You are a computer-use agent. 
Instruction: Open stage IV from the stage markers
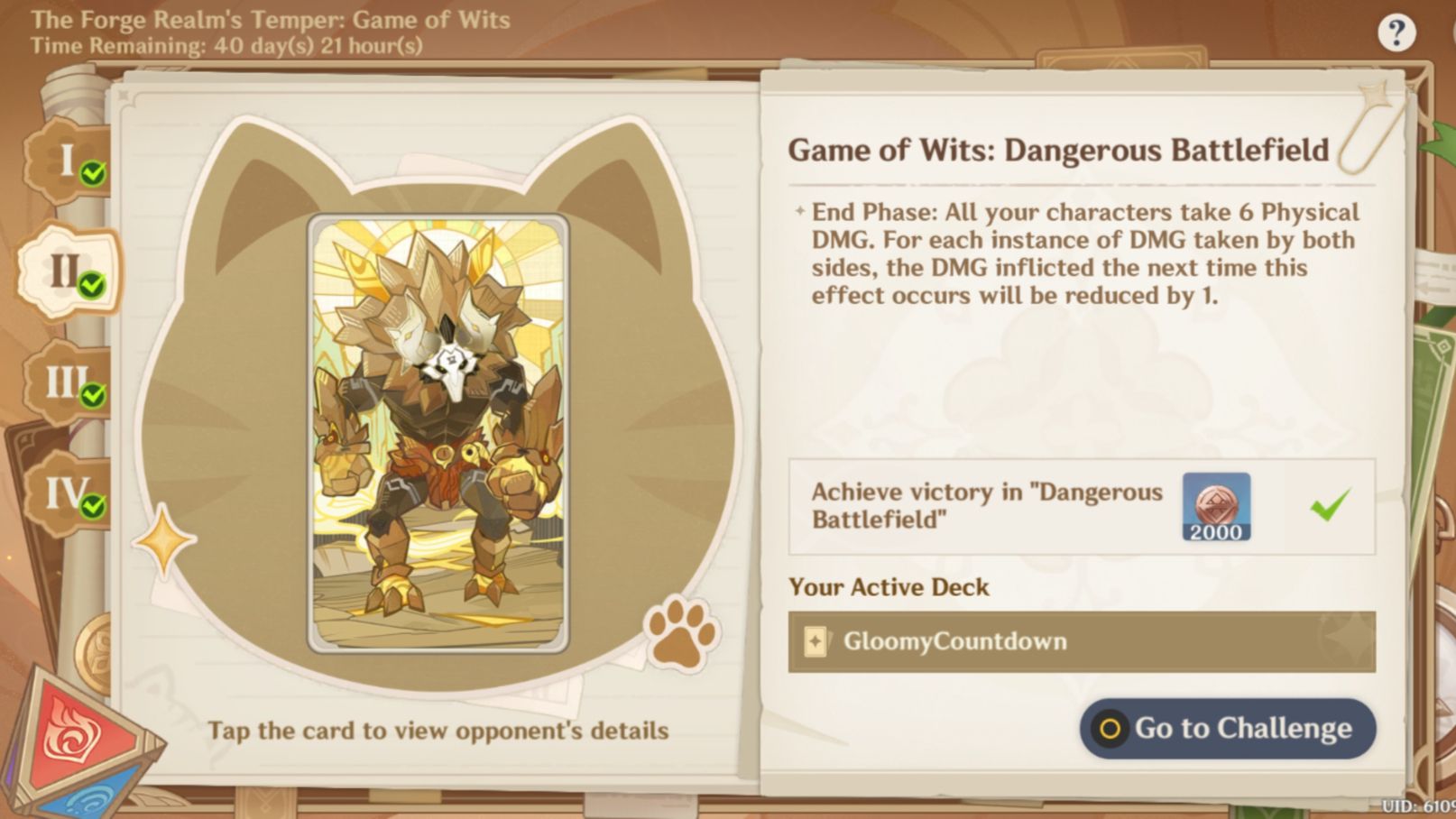pos(65,492)
